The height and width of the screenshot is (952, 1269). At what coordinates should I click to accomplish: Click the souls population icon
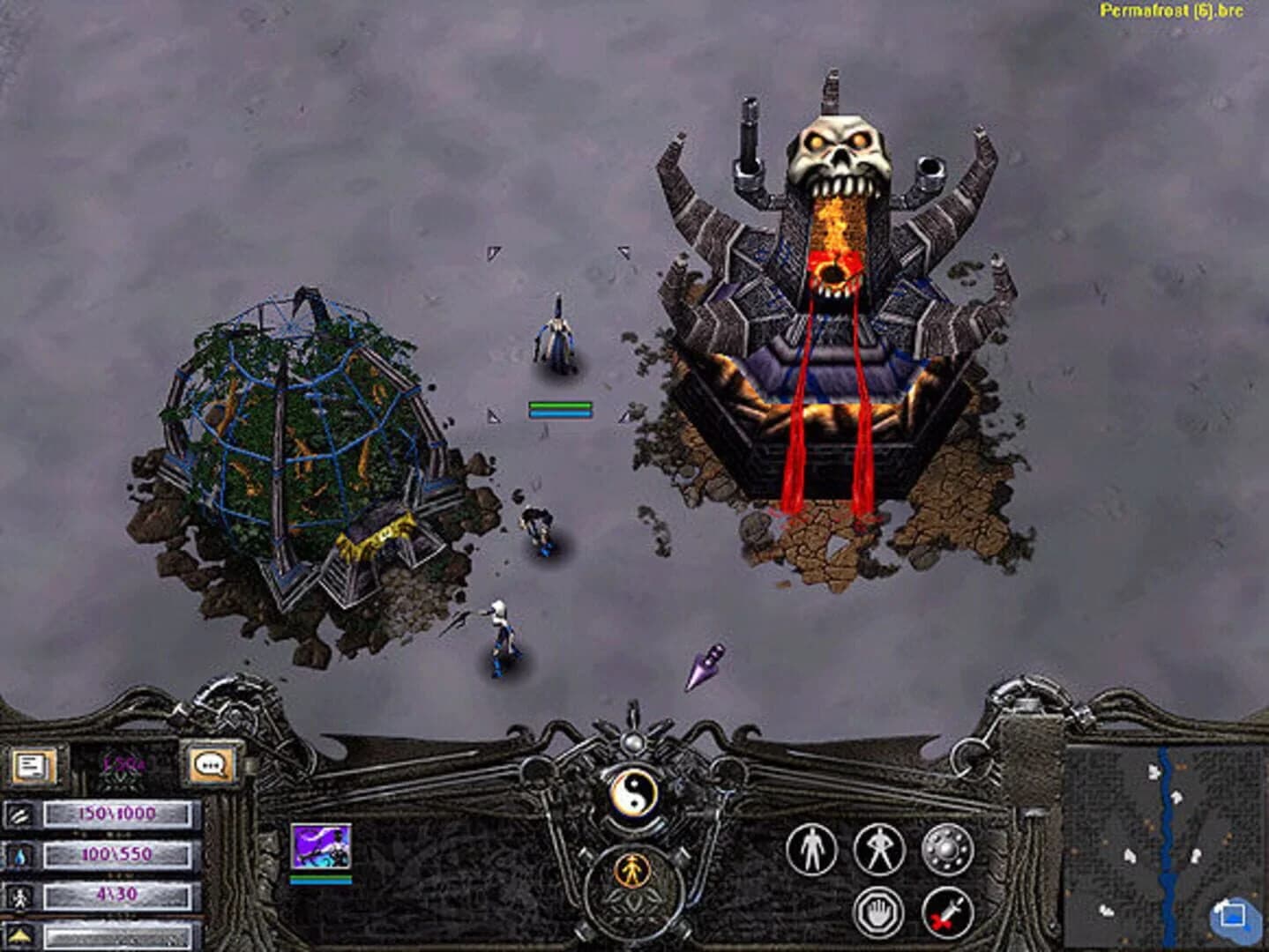[19, 897]
